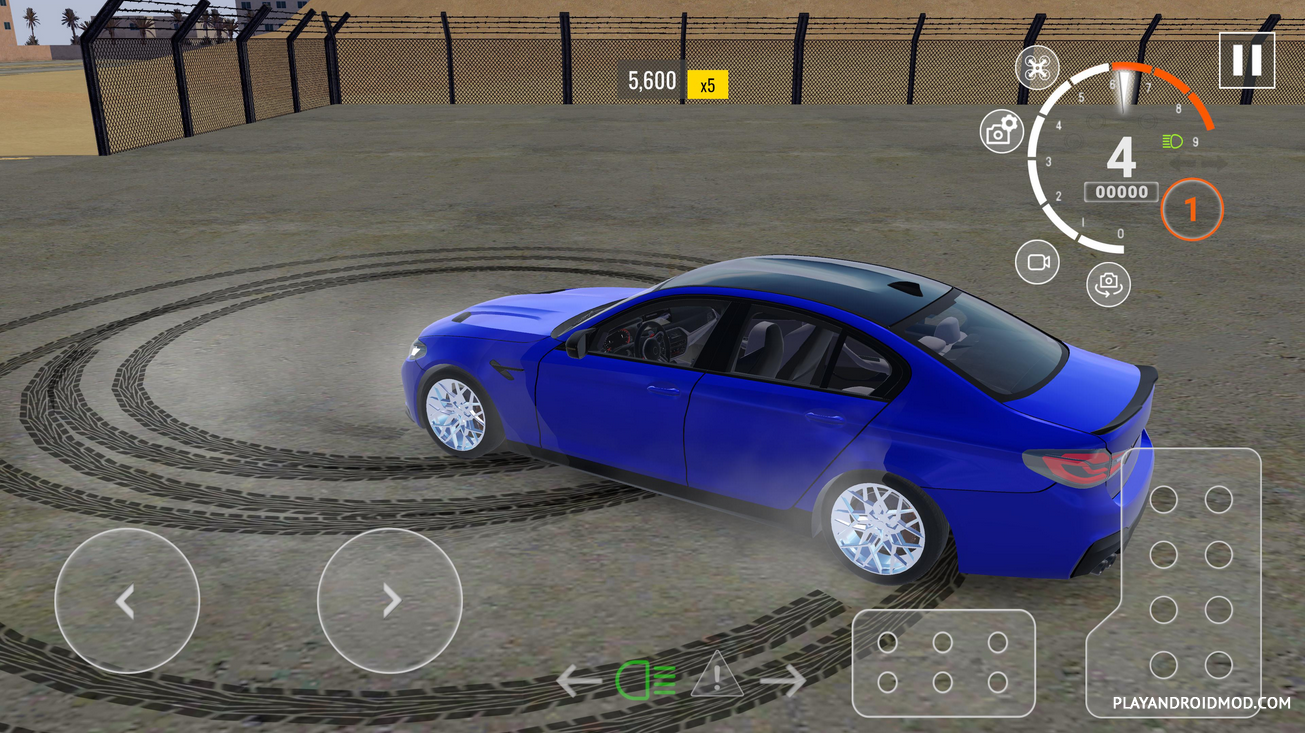Image resolution: width=1305 pixels, height=733 pixels.
Task: Tap the drone camera icon
Action: (x=1037, y=68)
